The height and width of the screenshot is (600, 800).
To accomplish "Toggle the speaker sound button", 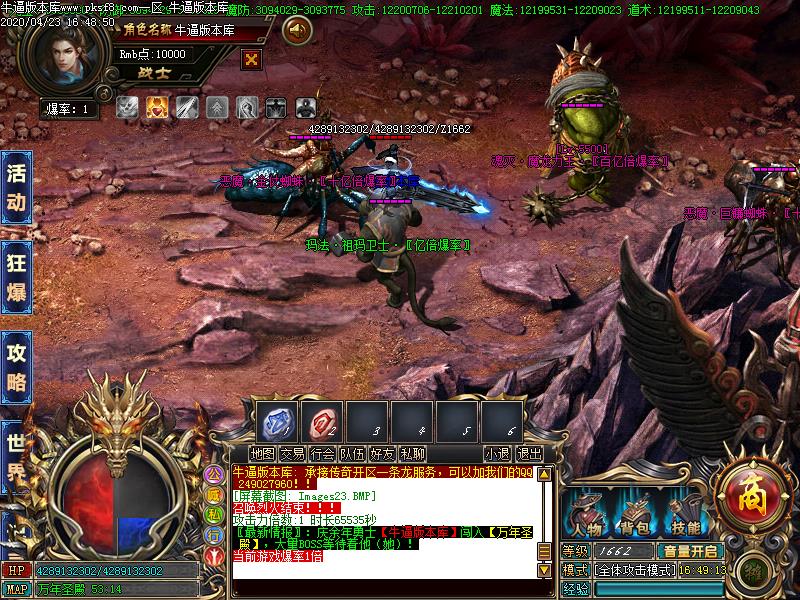I will [296, 31].
